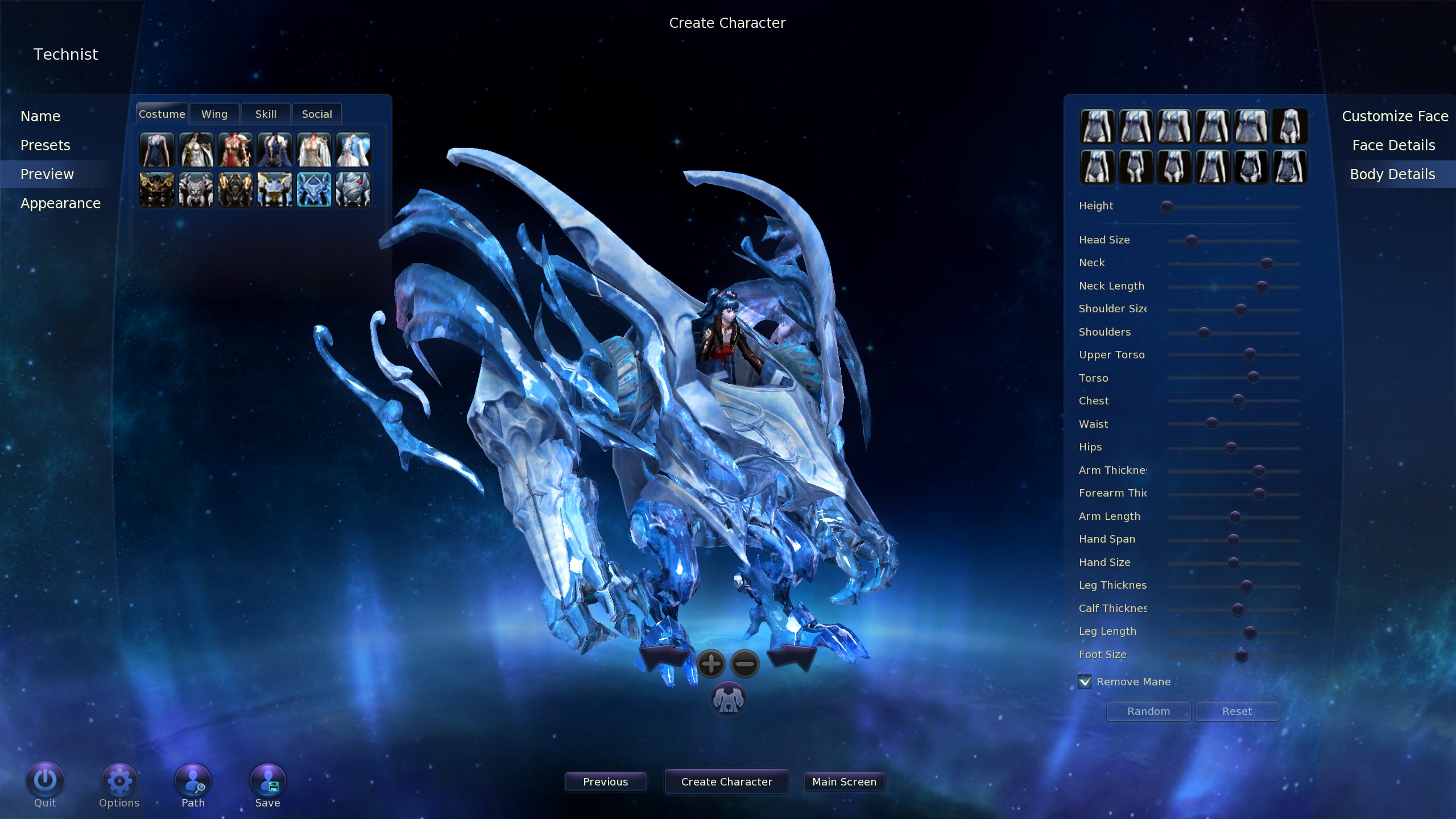
Task: Open the Skill tab
Action: point(266,114)
